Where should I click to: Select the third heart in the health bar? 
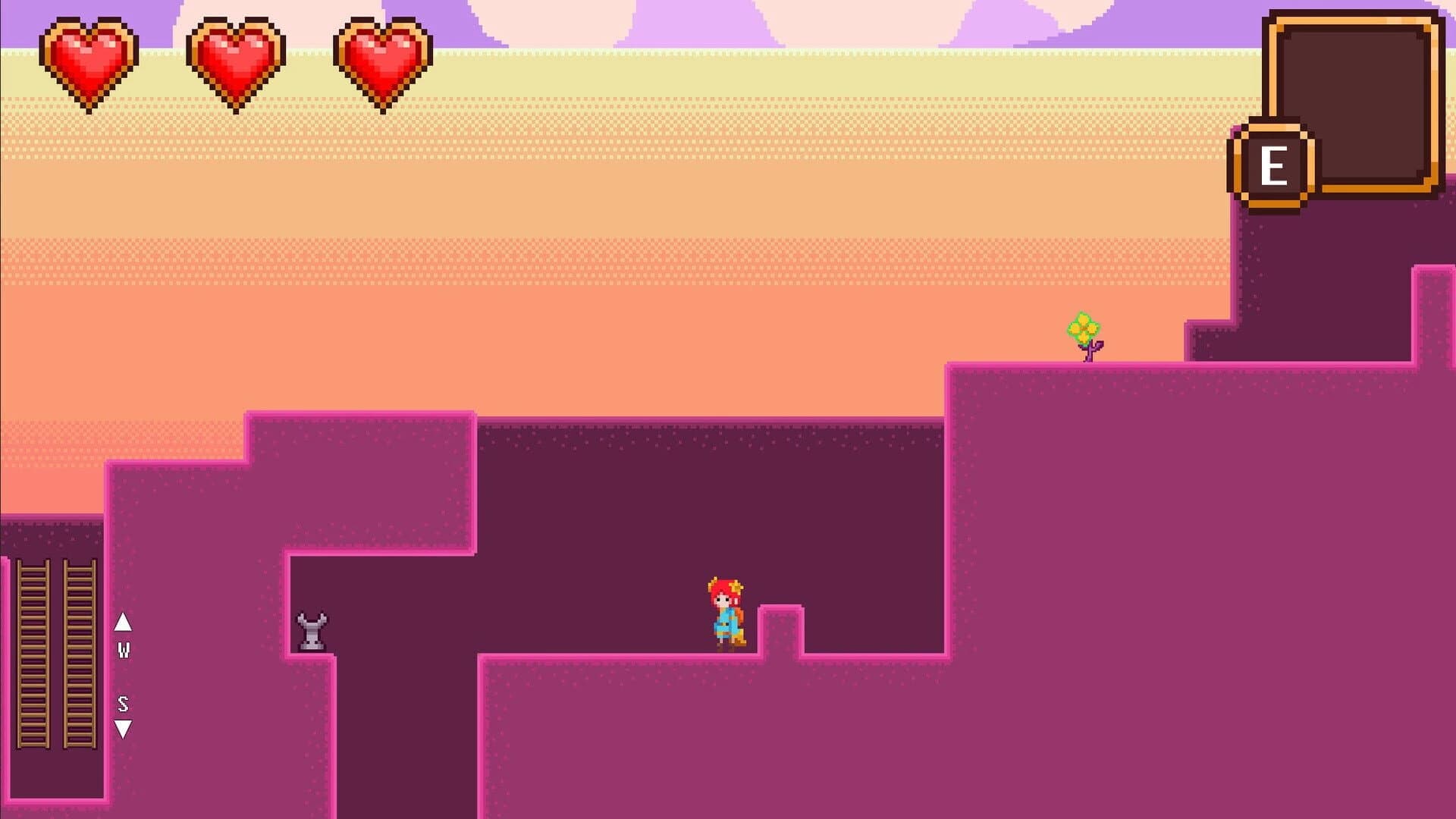pyautogui.click(x=381, y=59)
